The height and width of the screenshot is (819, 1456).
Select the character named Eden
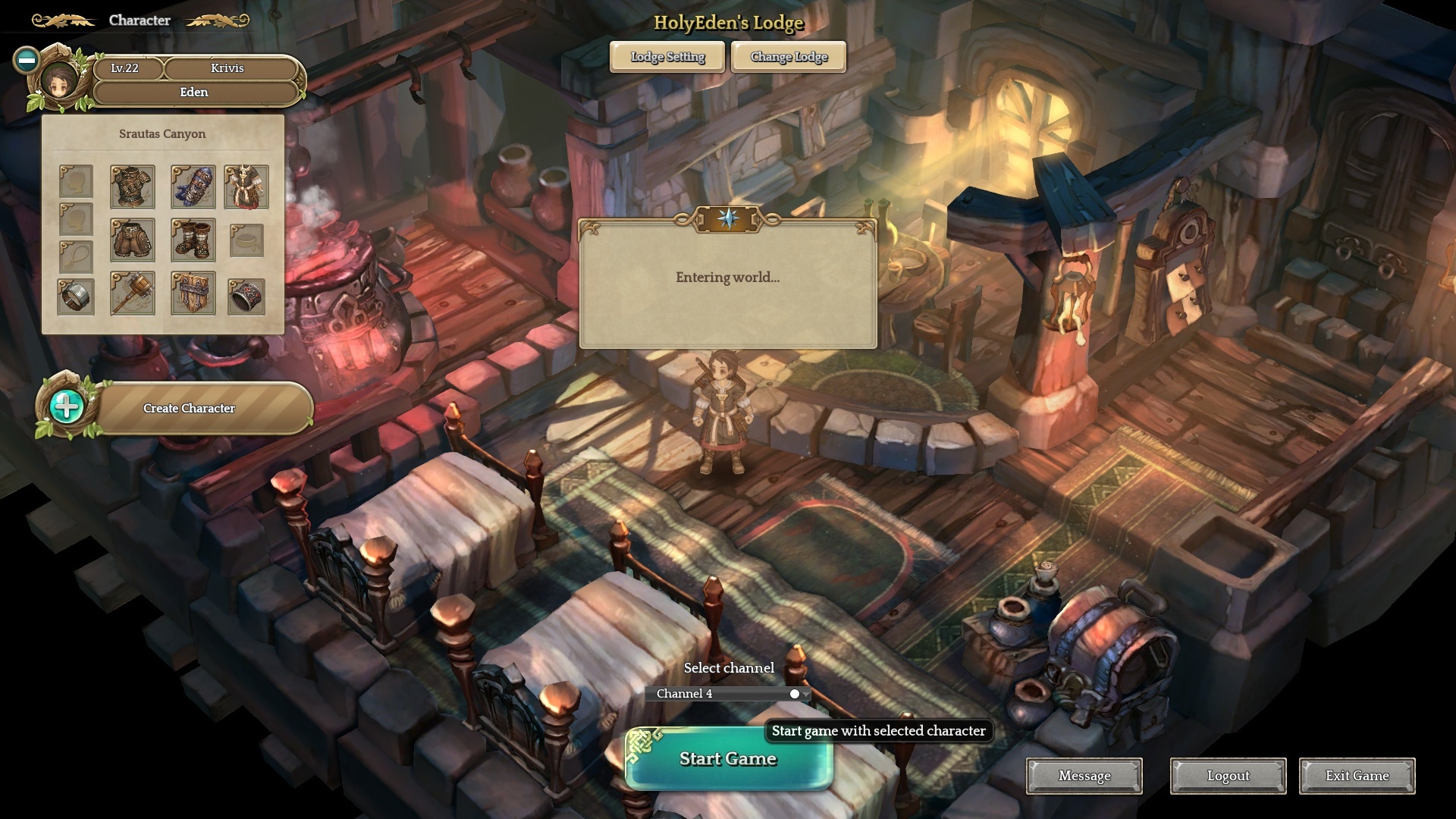pos(194,93)
